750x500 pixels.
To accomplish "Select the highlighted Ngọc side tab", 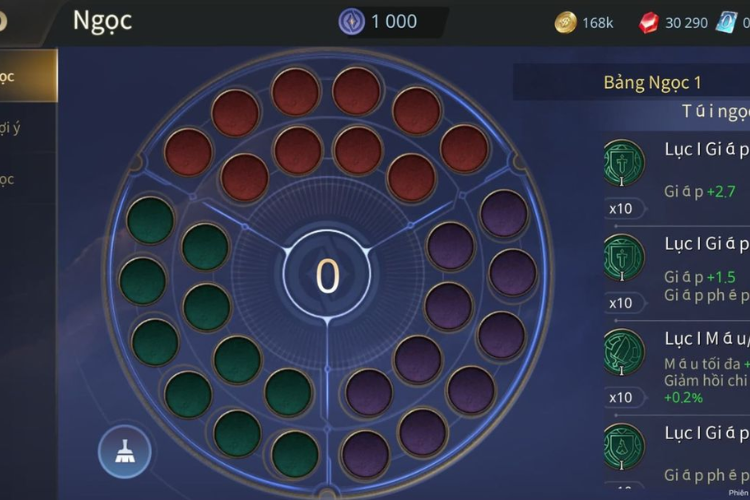I will [x=25, y=77].
